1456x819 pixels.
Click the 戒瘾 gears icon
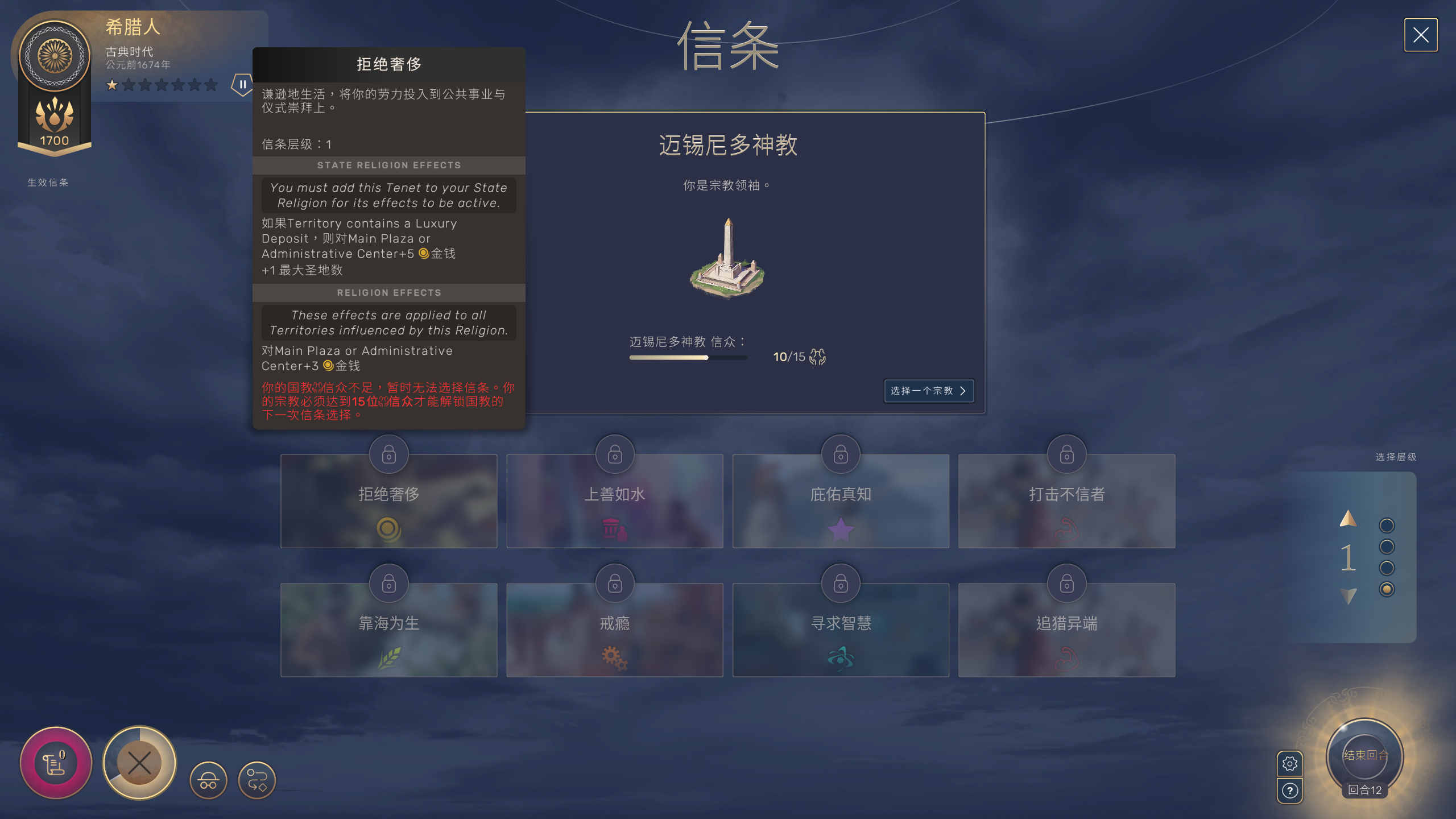click(x=614, y=658)
